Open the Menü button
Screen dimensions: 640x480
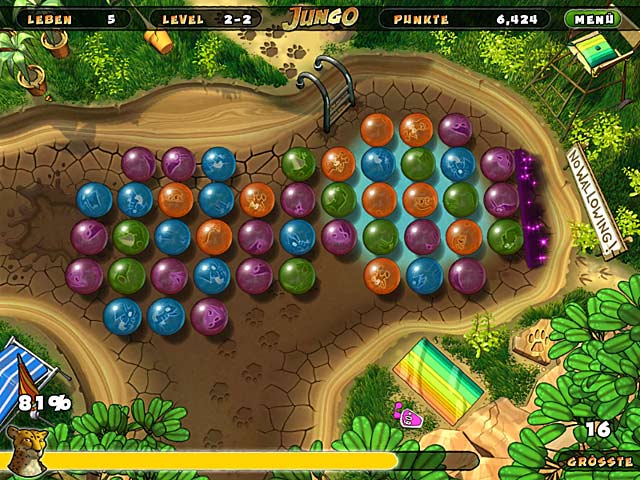[x=592, y=18]
